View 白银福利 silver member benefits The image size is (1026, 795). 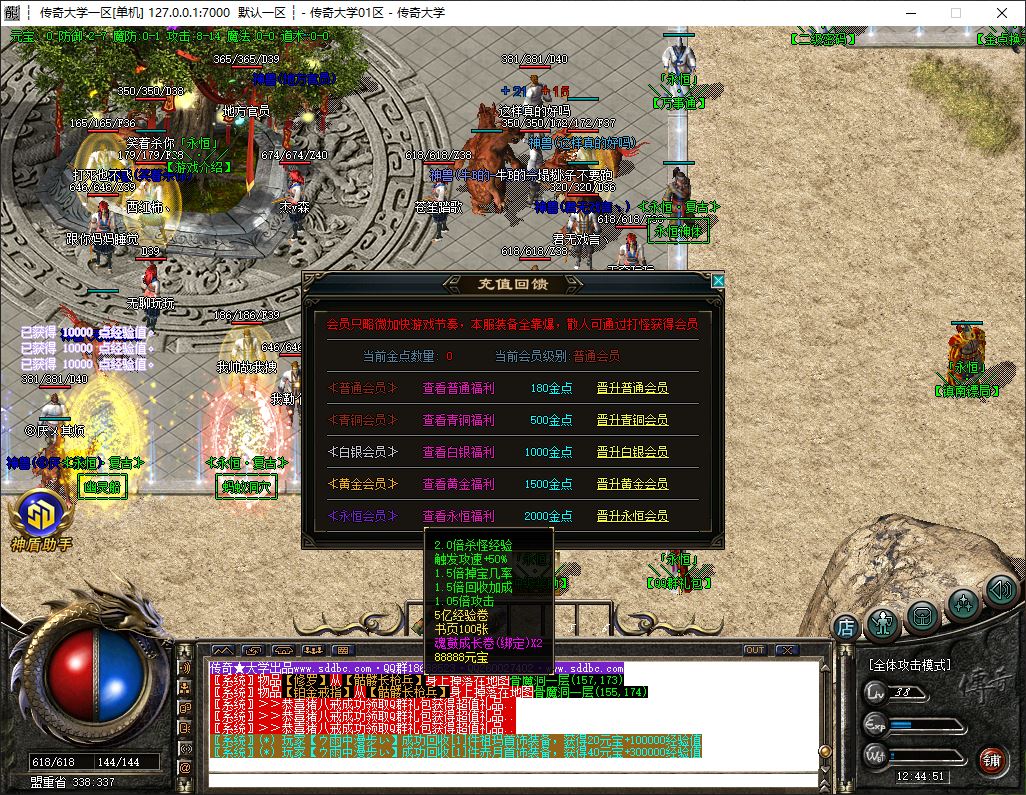click(x=458, y=452)
